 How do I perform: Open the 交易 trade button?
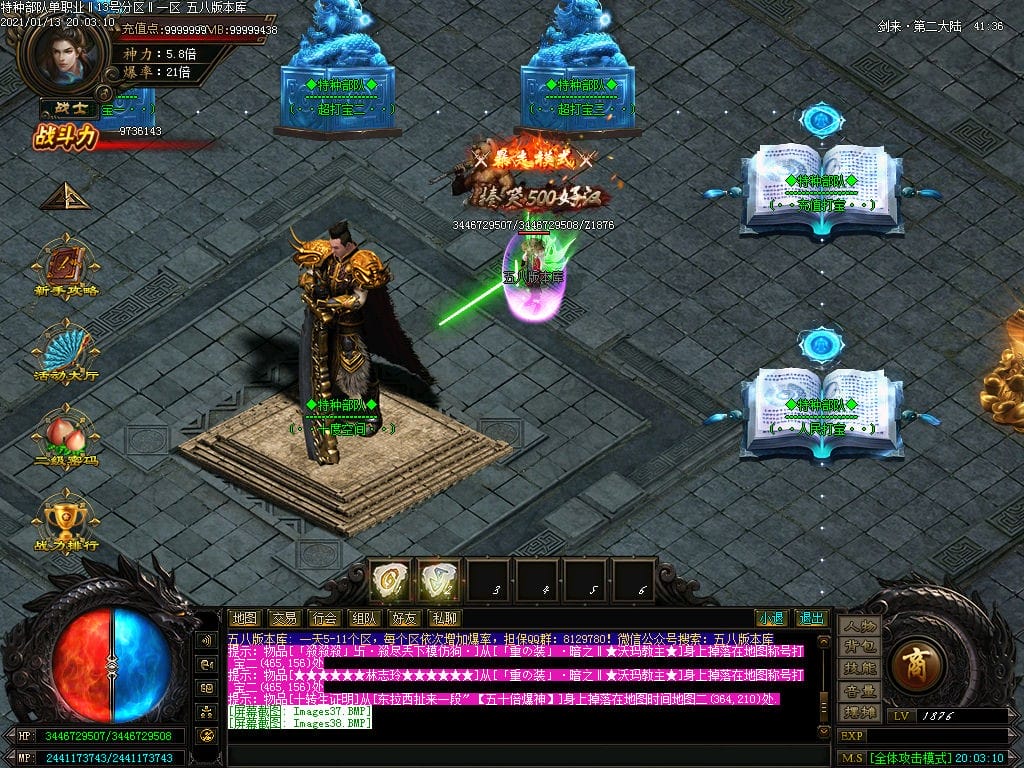click(x=284, y=618)
